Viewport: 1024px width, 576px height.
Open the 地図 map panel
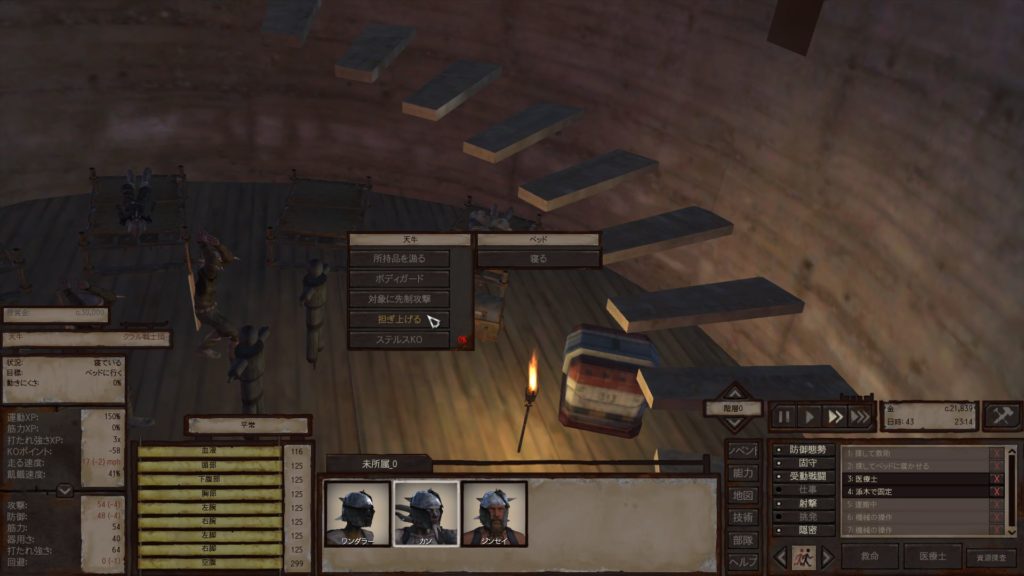pos(742,495)
